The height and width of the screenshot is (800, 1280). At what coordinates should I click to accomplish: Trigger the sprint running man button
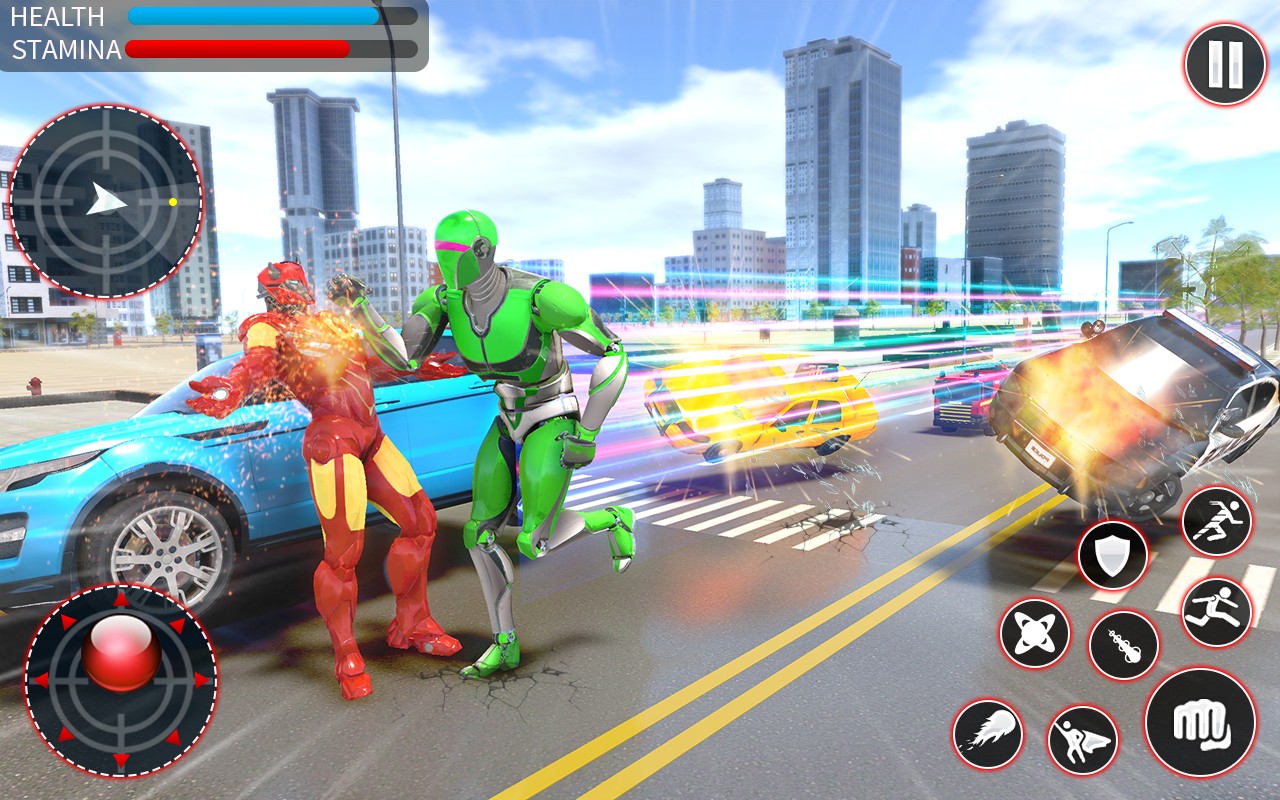1216,522
